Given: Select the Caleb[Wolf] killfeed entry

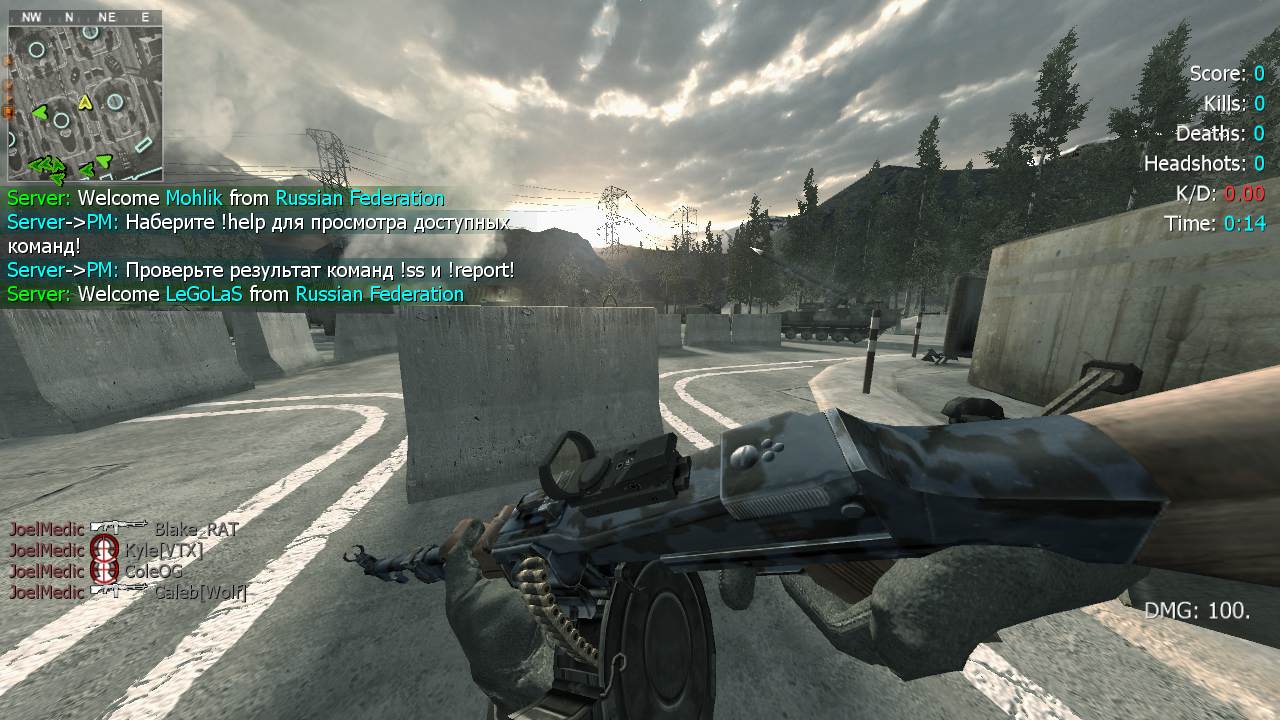Looking at the screenshot, I should point(128,592).
